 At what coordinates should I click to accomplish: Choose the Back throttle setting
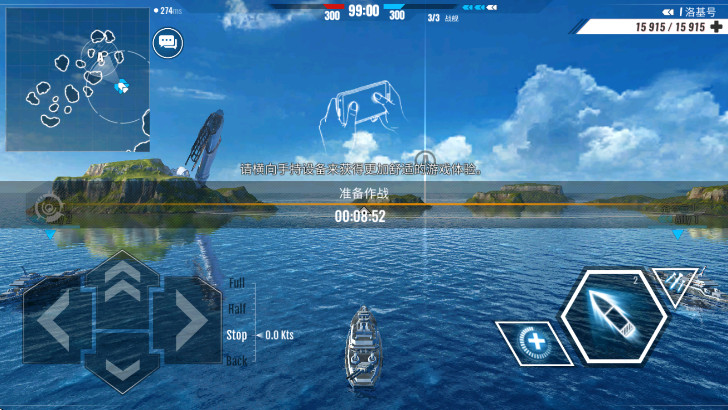coord(237,360)
